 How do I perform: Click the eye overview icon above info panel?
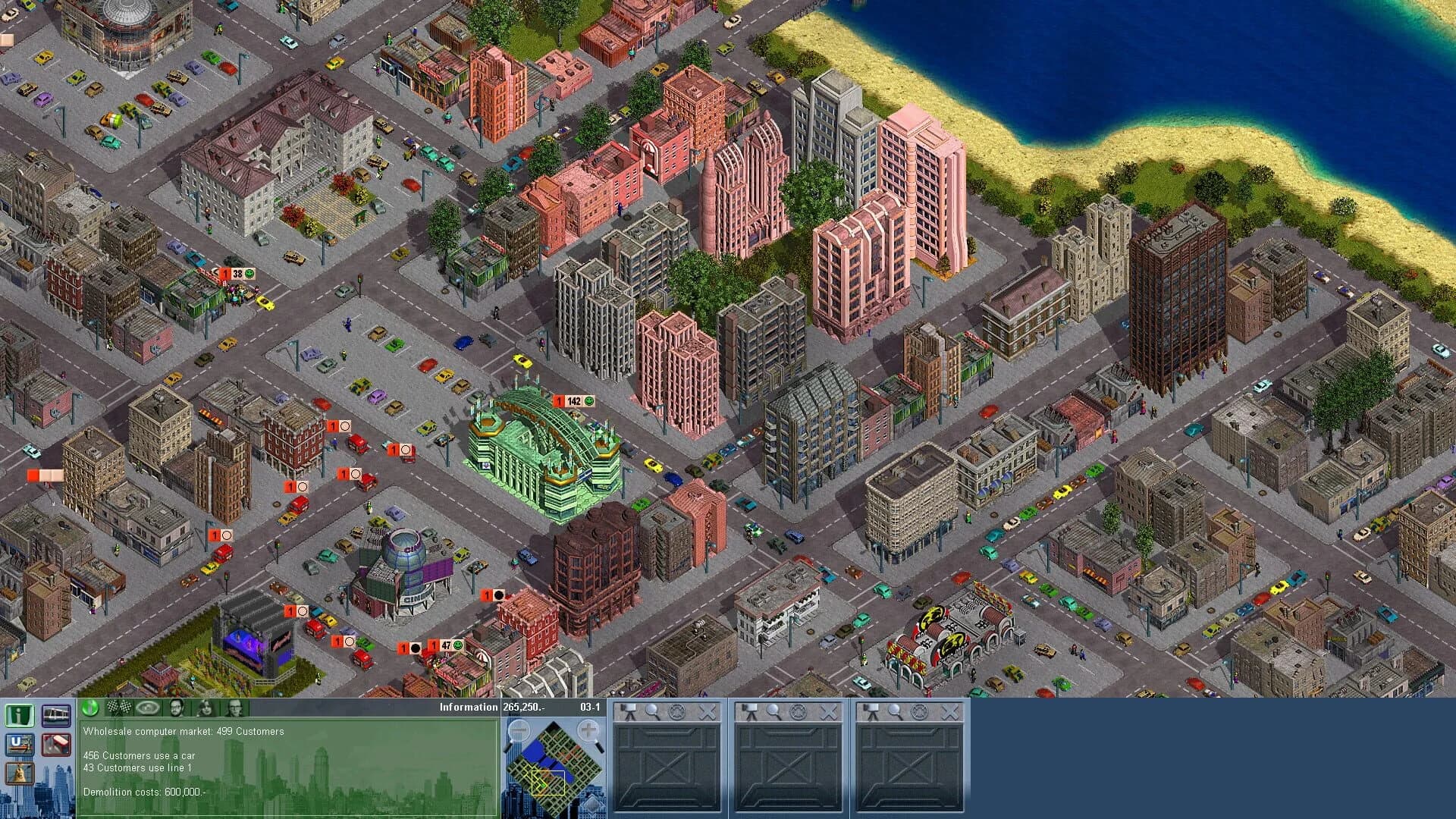pyautogui.click(x=148, y=708)
